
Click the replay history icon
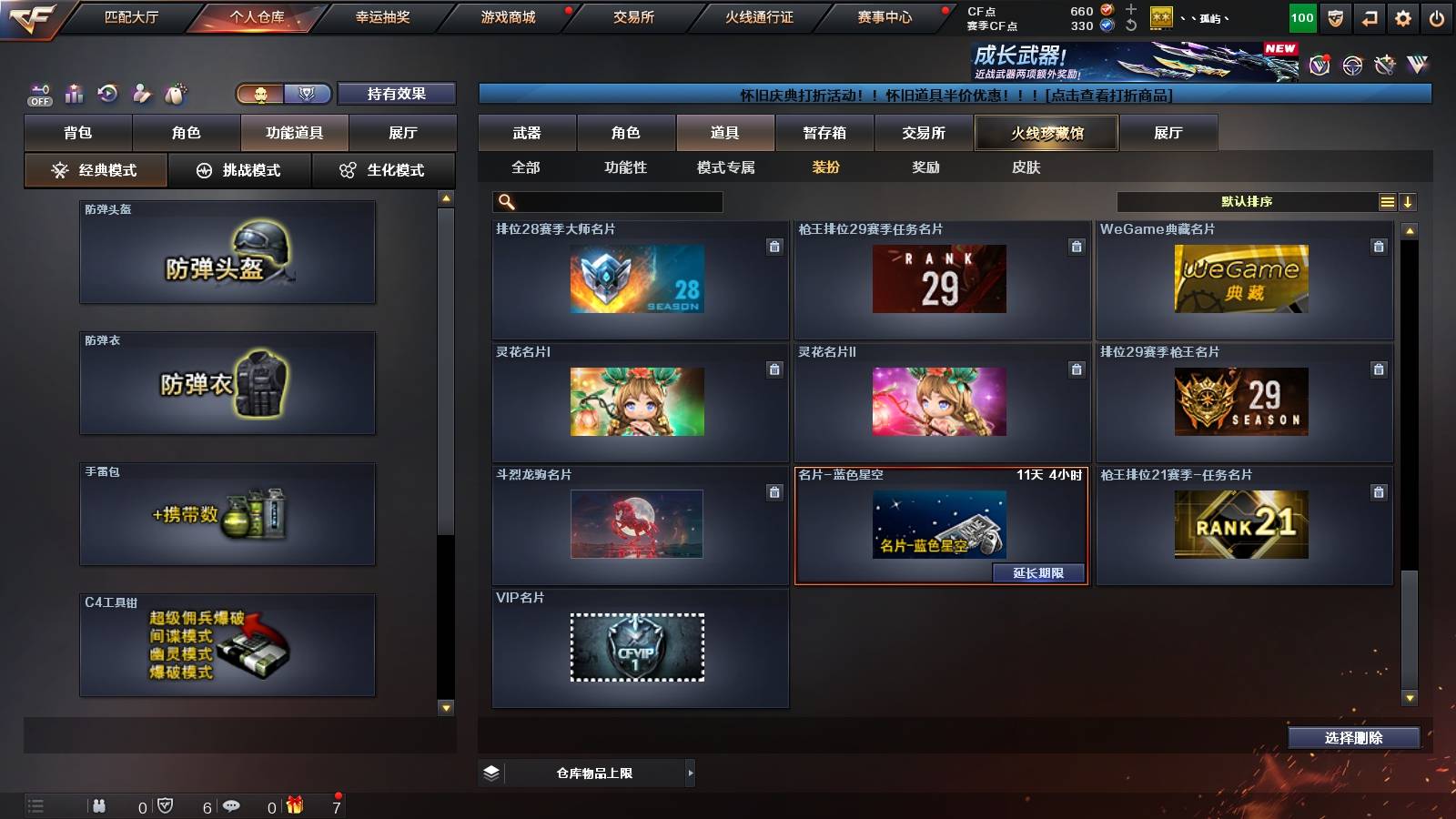coord(107,91)
